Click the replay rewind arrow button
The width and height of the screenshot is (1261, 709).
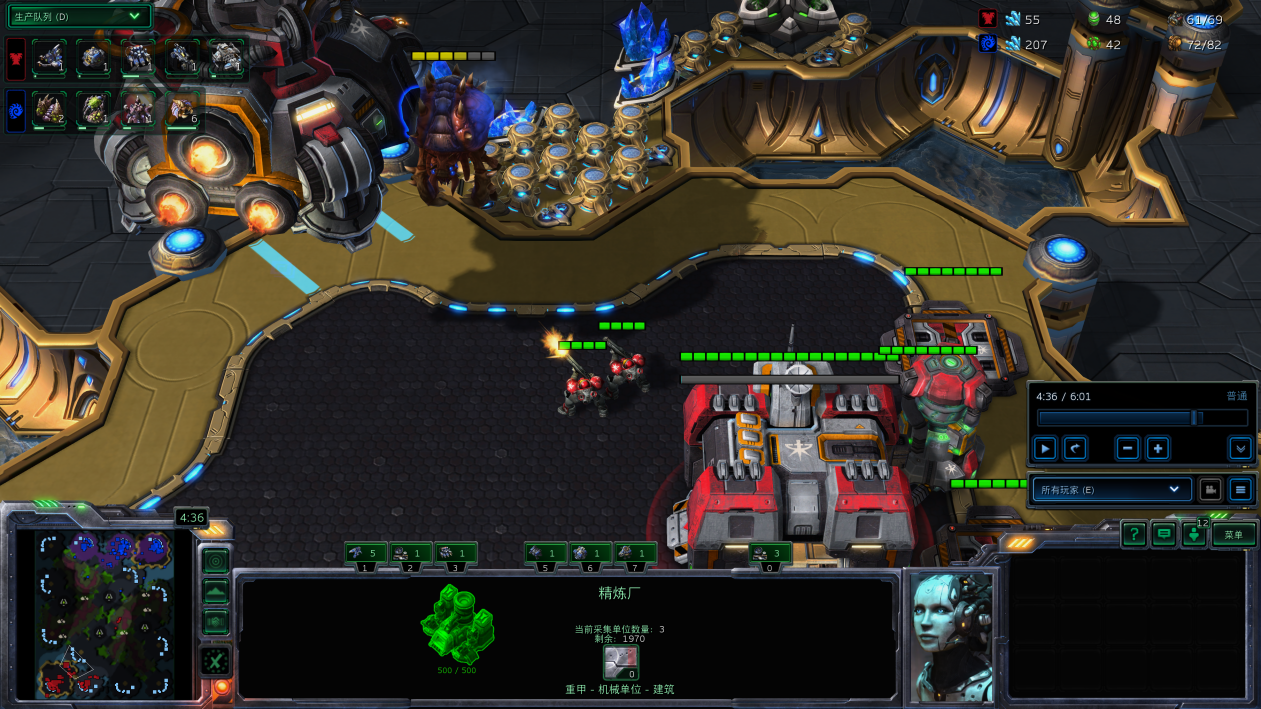click(1075, 449)
